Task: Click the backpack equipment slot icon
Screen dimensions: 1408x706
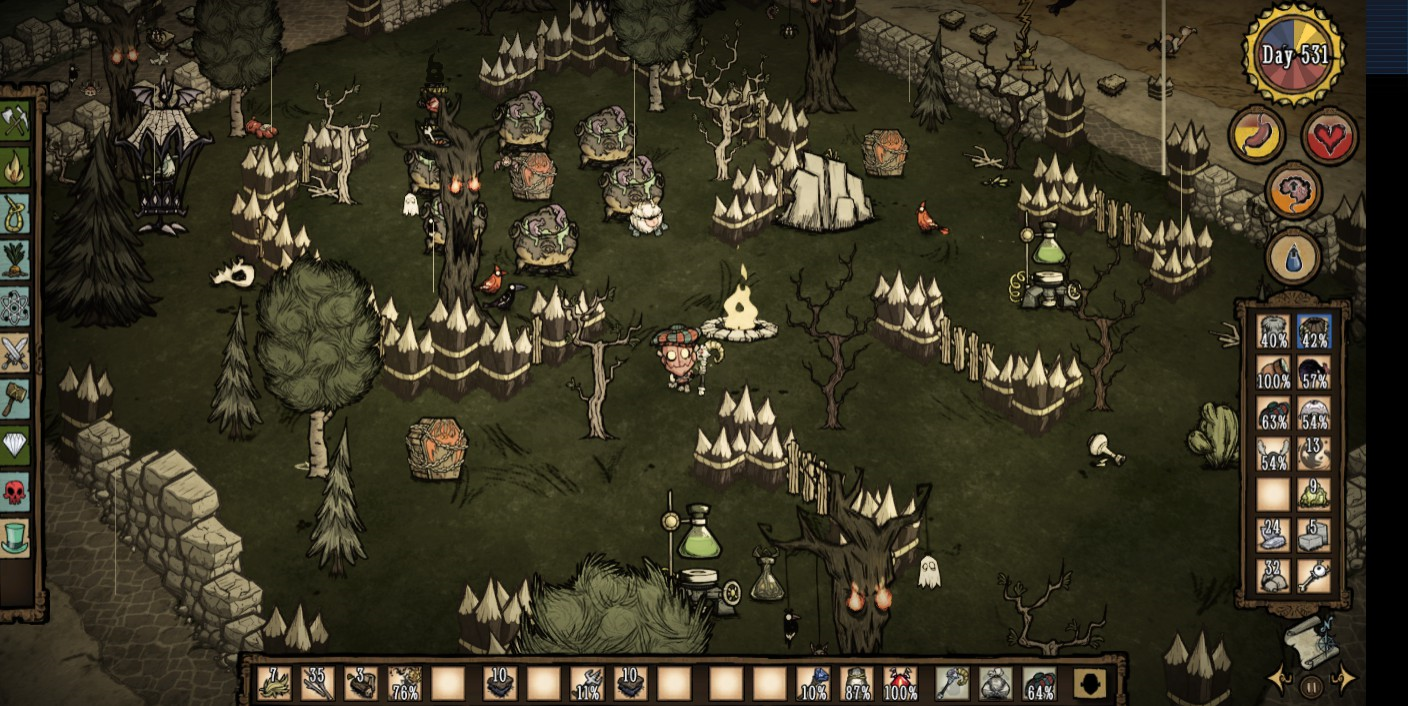Action: click(1088, 683)
